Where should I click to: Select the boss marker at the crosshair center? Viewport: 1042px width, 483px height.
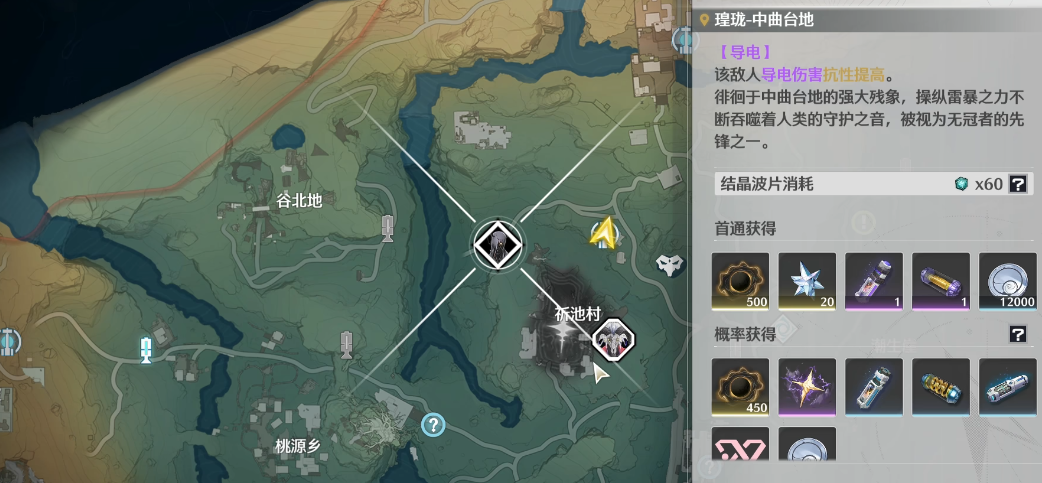[497, 243]
